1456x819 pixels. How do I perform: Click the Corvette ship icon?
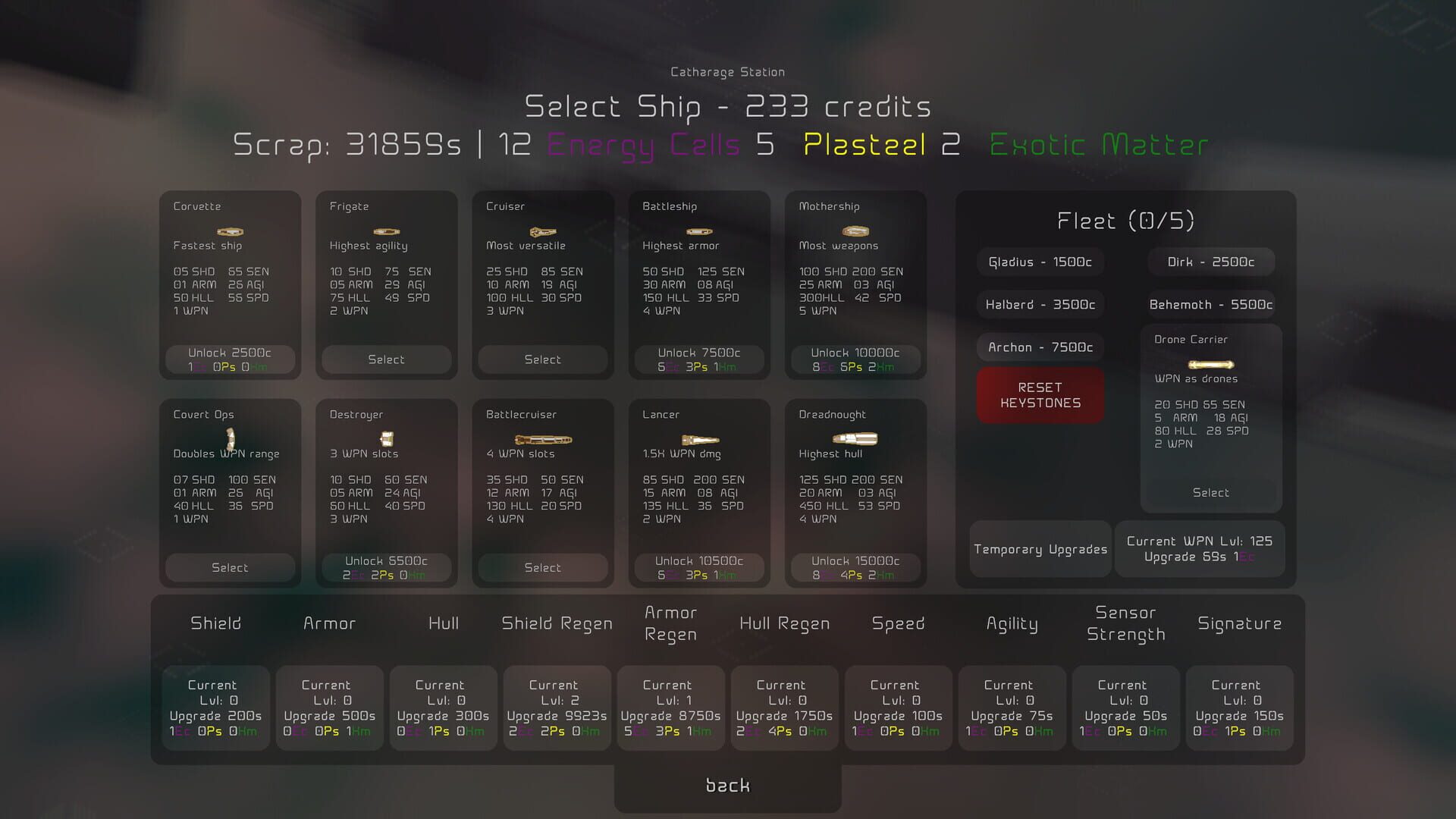click(x=230, y=231)
